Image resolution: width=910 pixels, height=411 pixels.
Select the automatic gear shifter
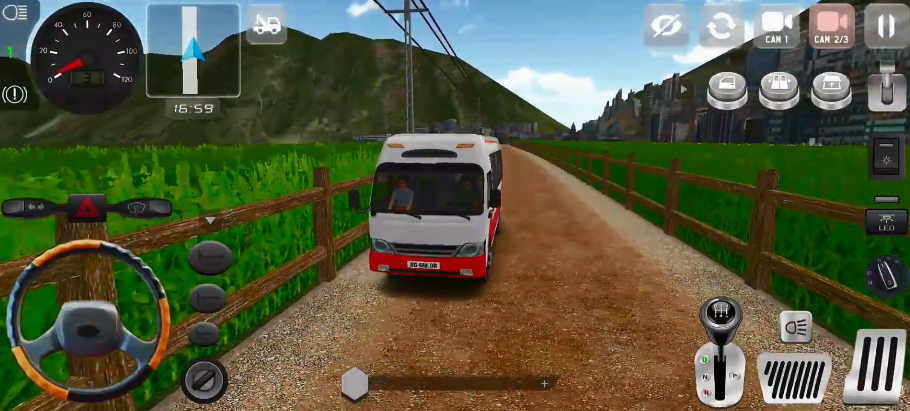720,355
